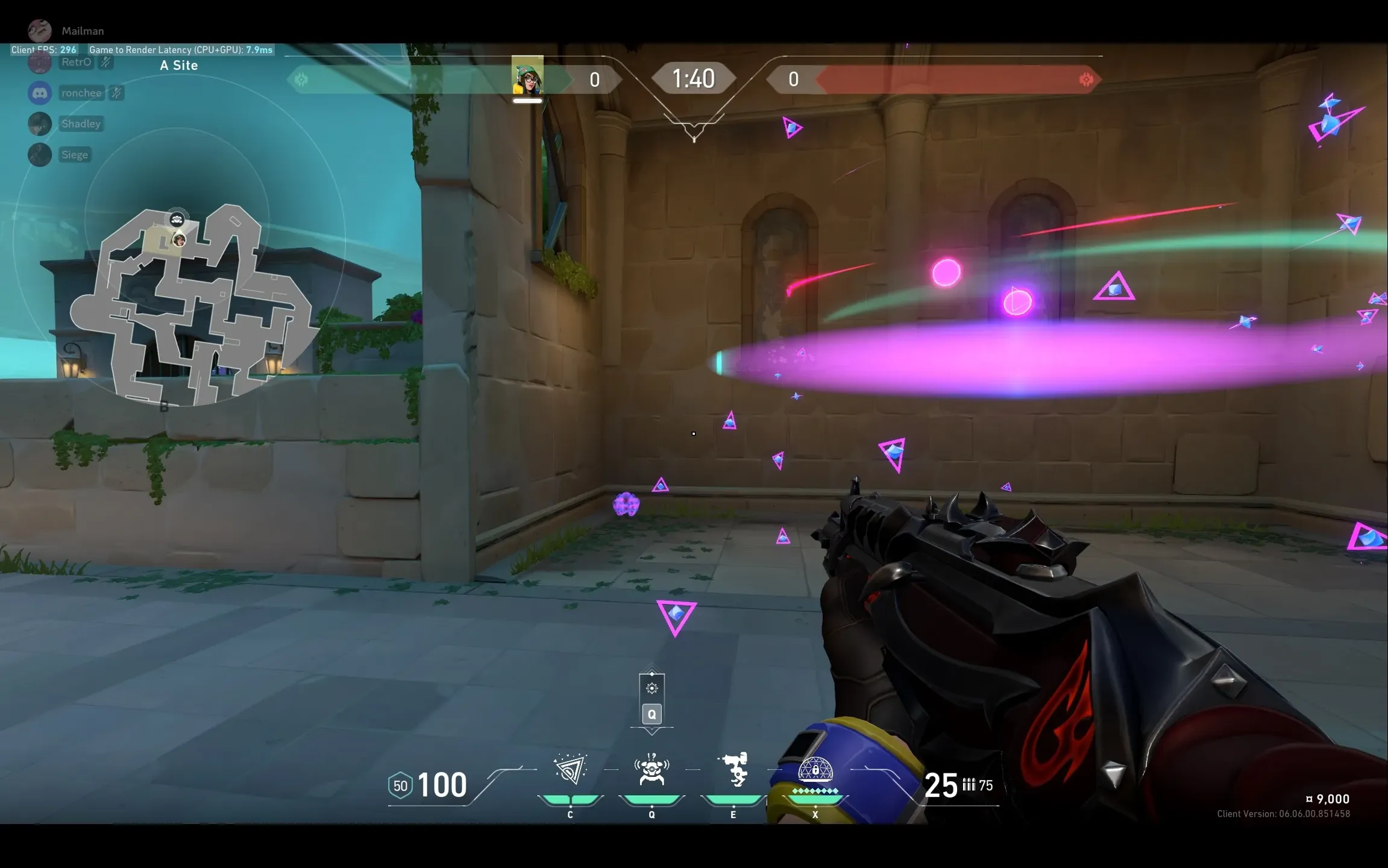1388x868 pixels.
Task: Activate the Nanoswarm ability icon above C
Action: click(x=570, y=770)
